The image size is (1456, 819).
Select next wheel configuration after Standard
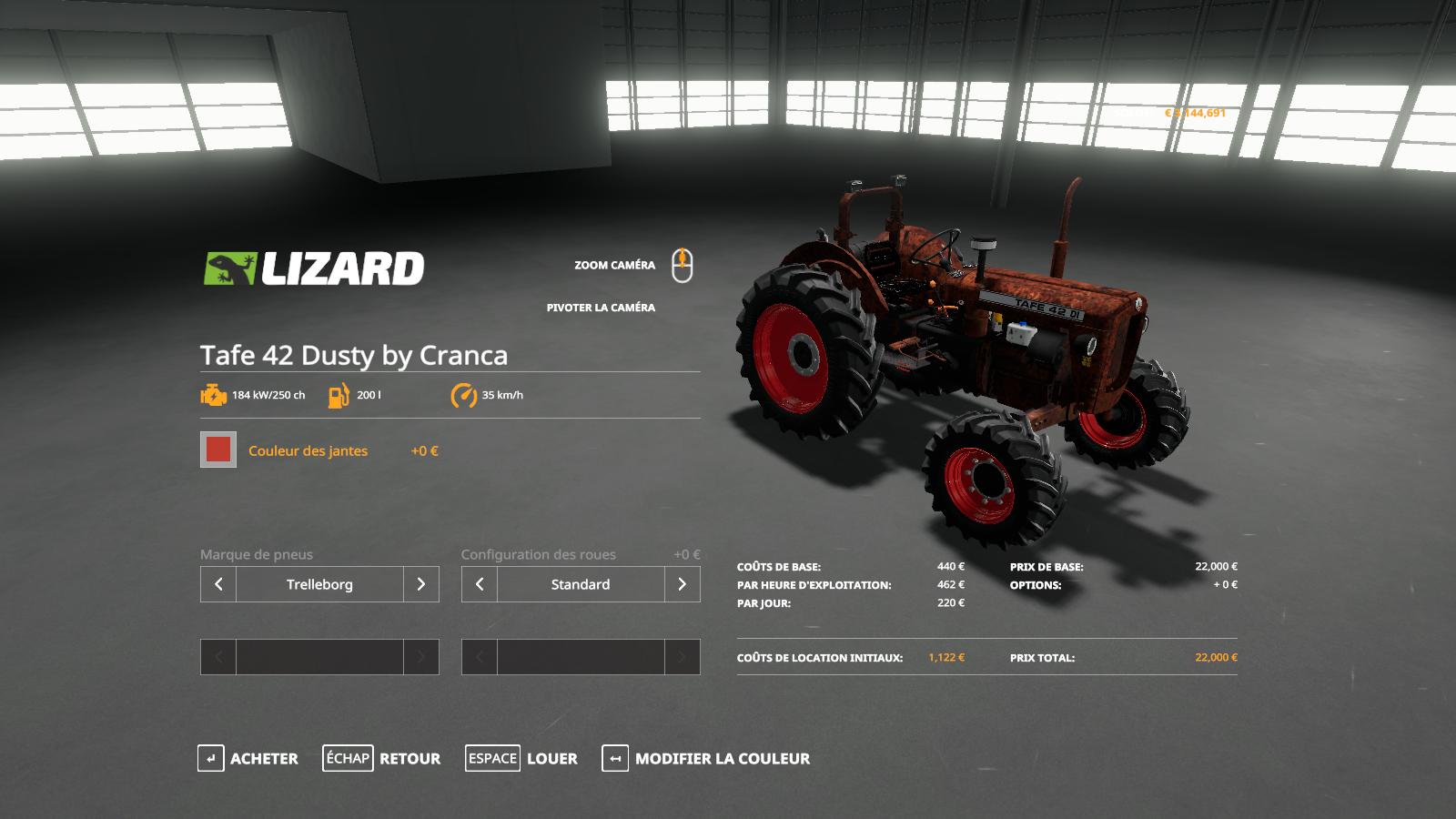pos(682,584)
